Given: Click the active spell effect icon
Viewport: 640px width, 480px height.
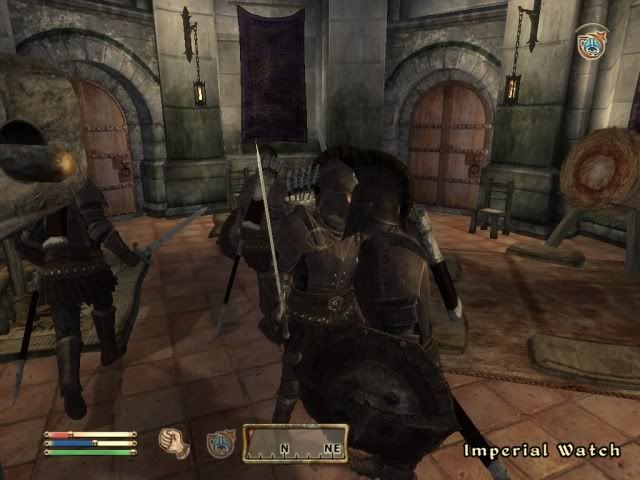Looking at the screenshot, I should click(590, 41).
